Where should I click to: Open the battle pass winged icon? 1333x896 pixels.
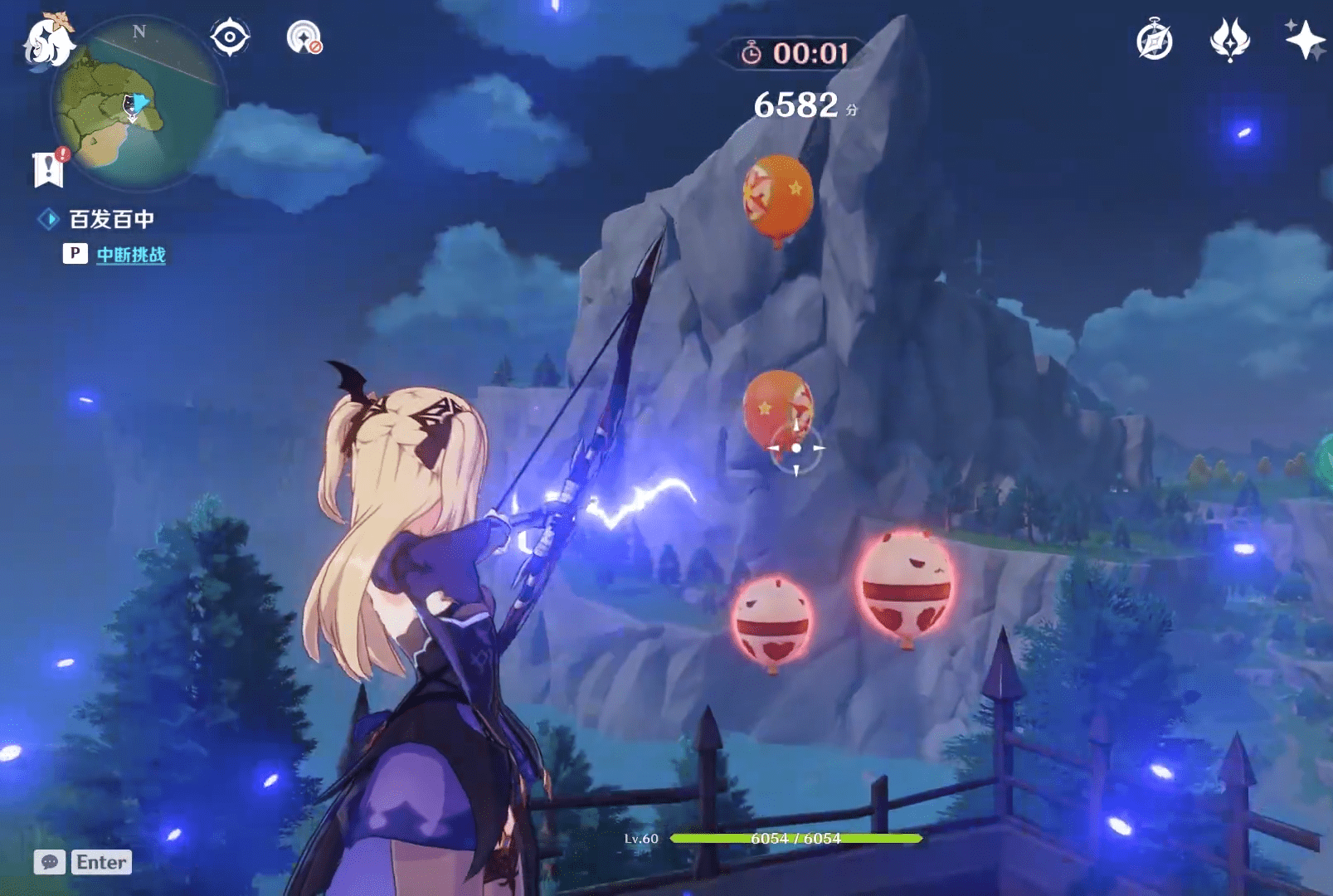(x=1229, y=40)
